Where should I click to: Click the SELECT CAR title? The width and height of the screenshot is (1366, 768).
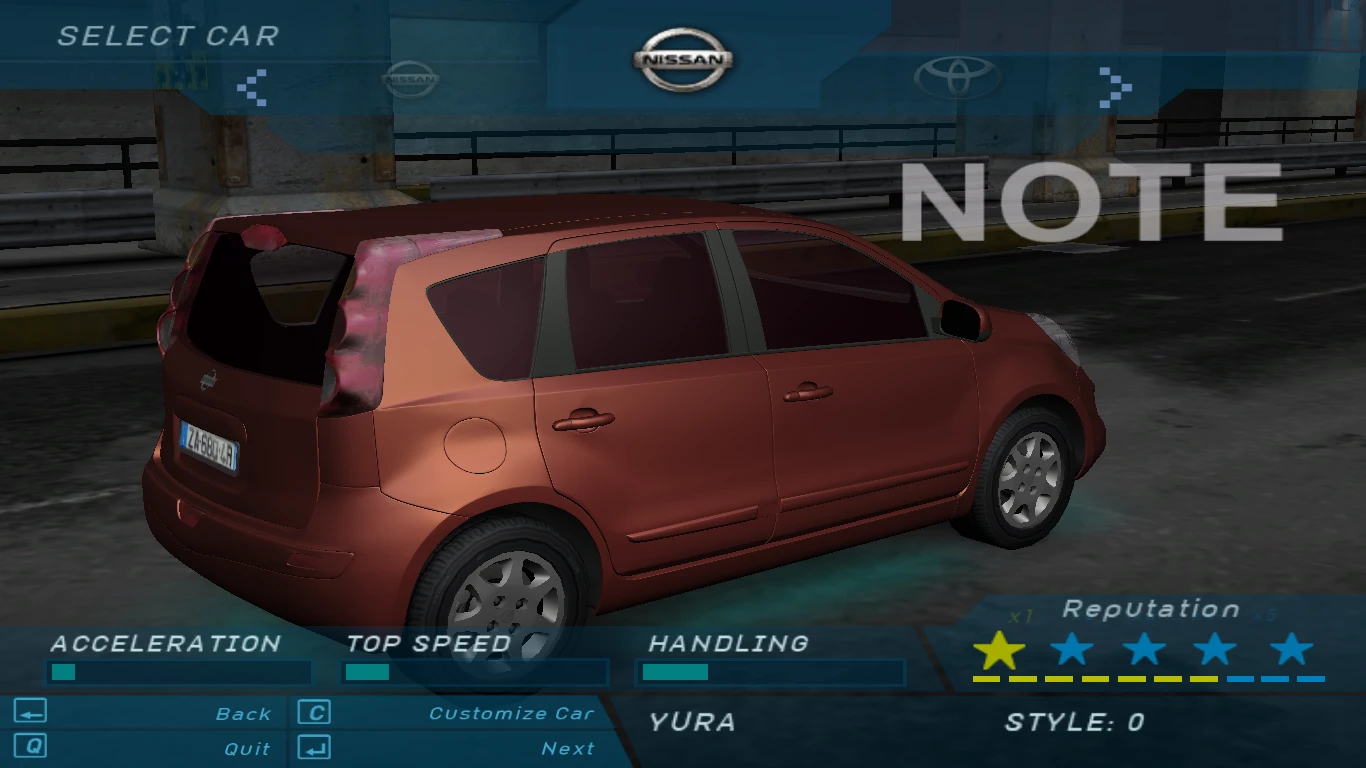click(x=167, y=37)
